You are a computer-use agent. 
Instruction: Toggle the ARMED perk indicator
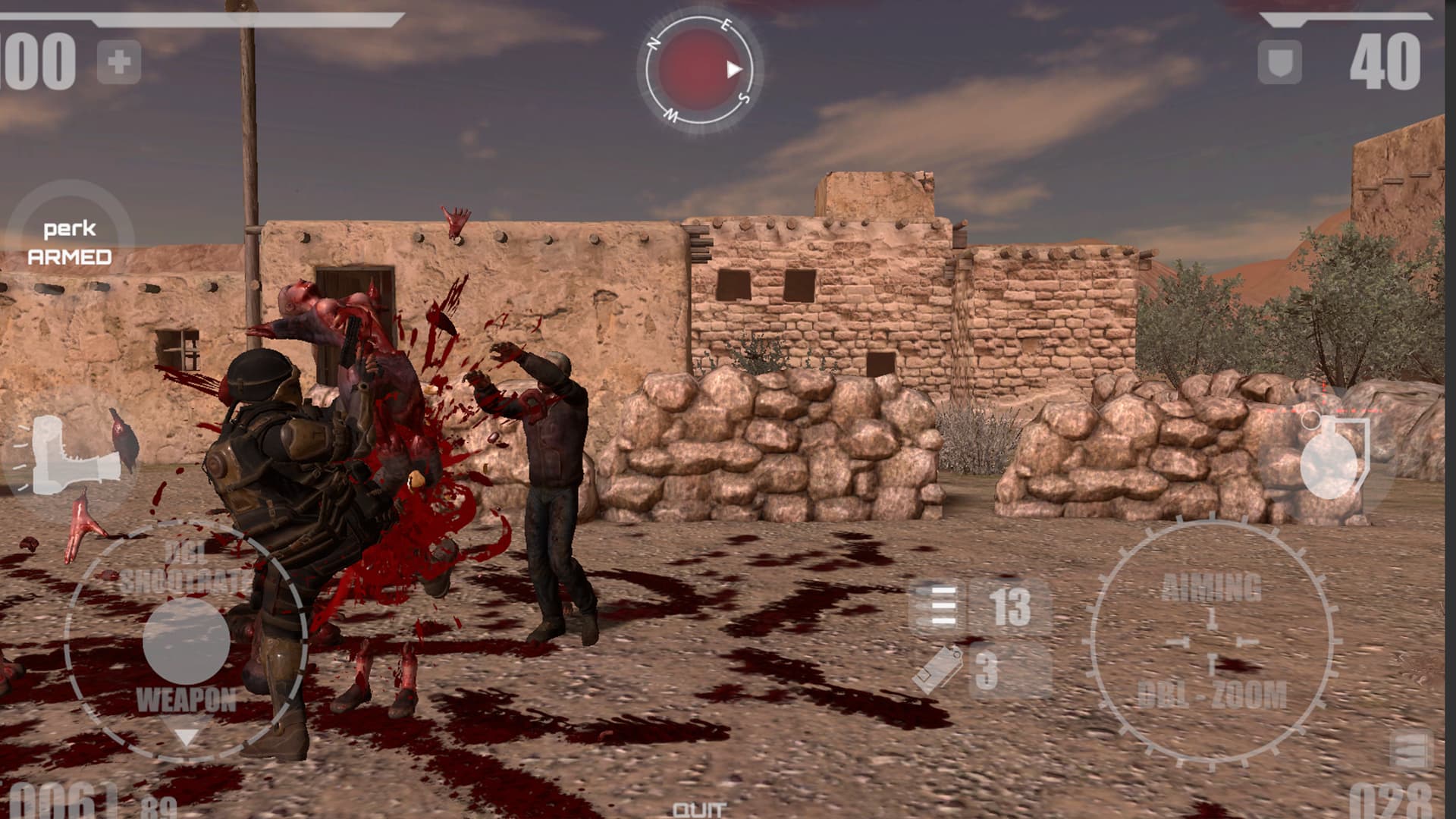(70, 258)
